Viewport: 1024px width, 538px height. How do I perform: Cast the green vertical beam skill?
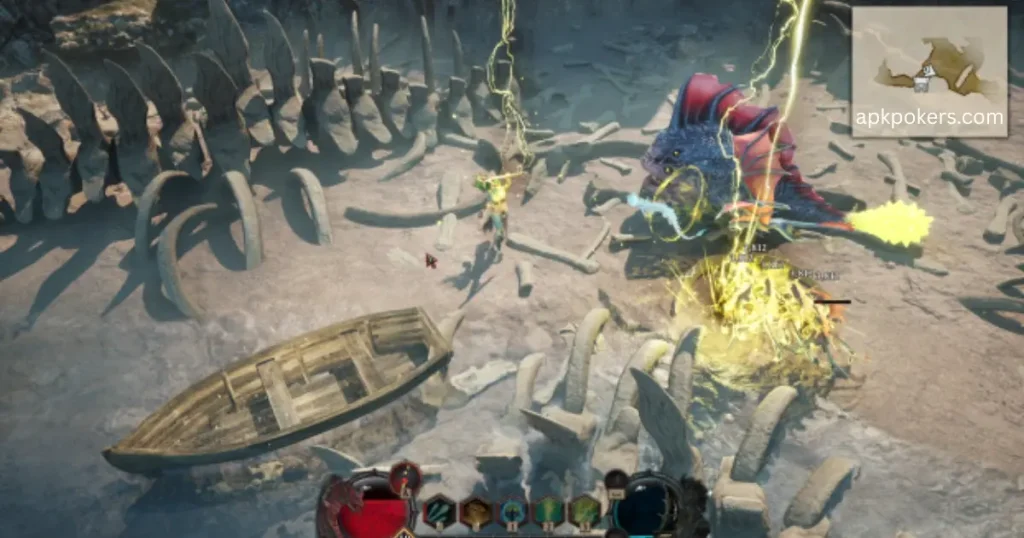(x=549, y=512)
